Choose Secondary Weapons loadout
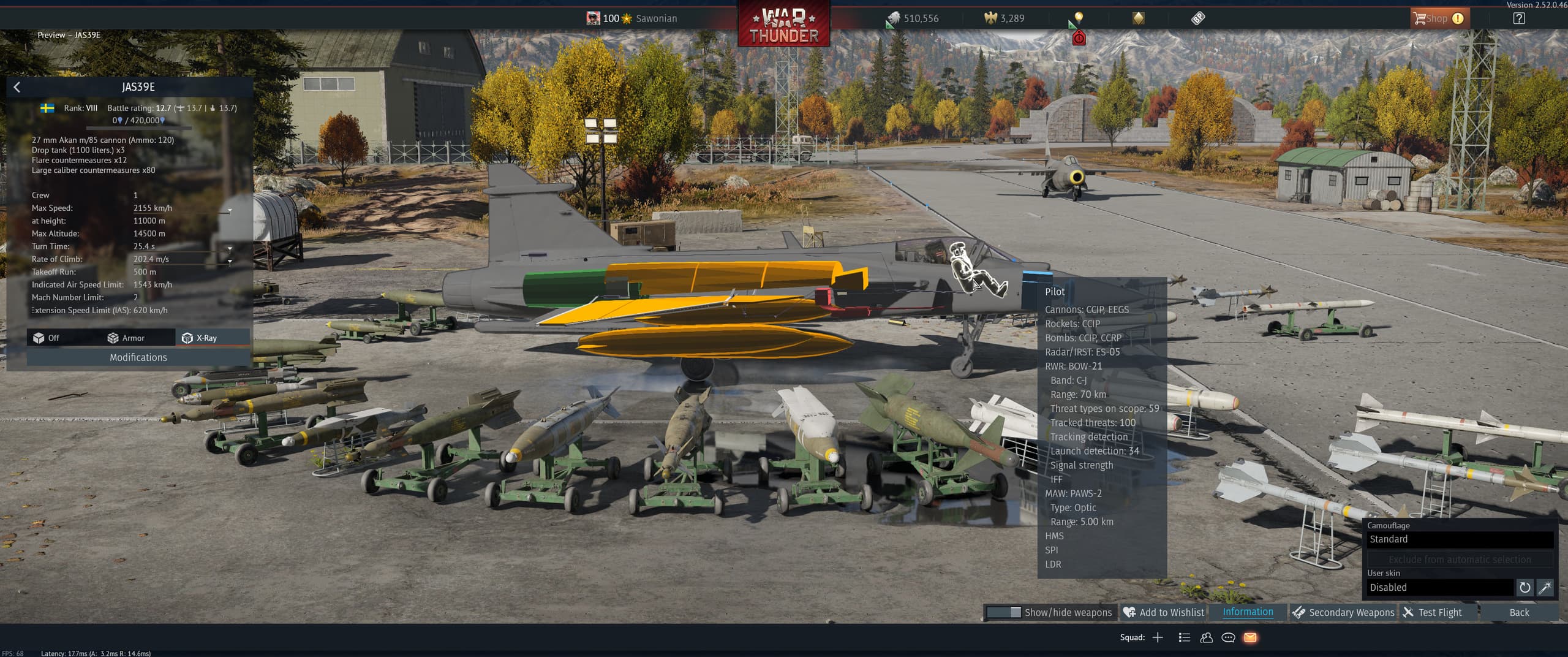 click(1343, 612)
